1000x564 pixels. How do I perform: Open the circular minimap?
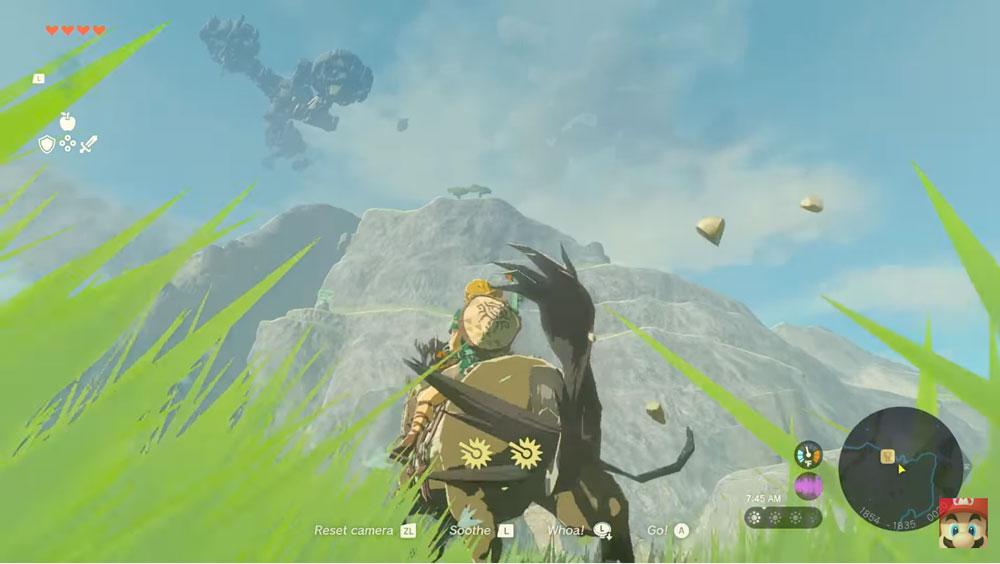point(900,468)
